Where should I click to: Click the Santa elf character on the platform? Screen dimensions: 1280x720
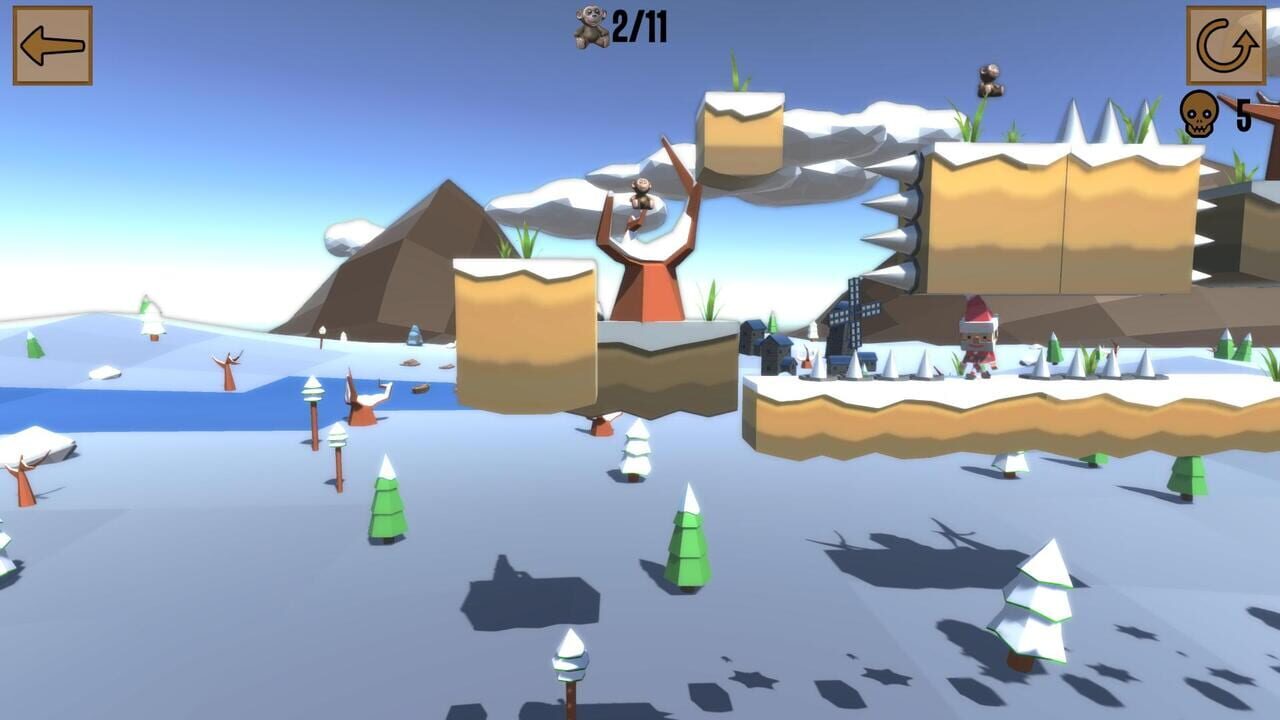coord(977,340)
